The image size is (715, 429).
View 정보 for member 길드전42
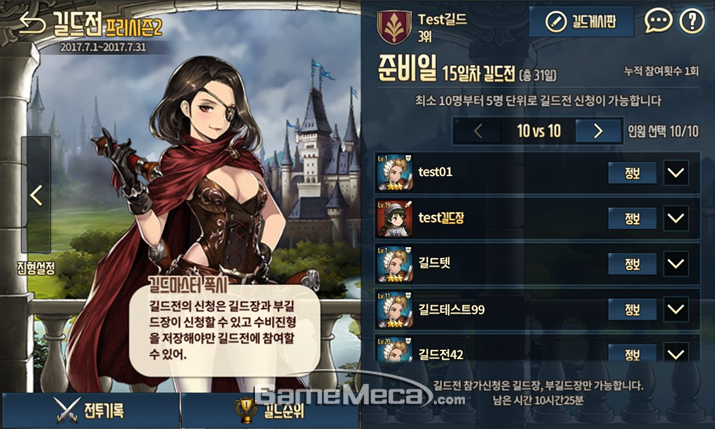pos(631,354)
